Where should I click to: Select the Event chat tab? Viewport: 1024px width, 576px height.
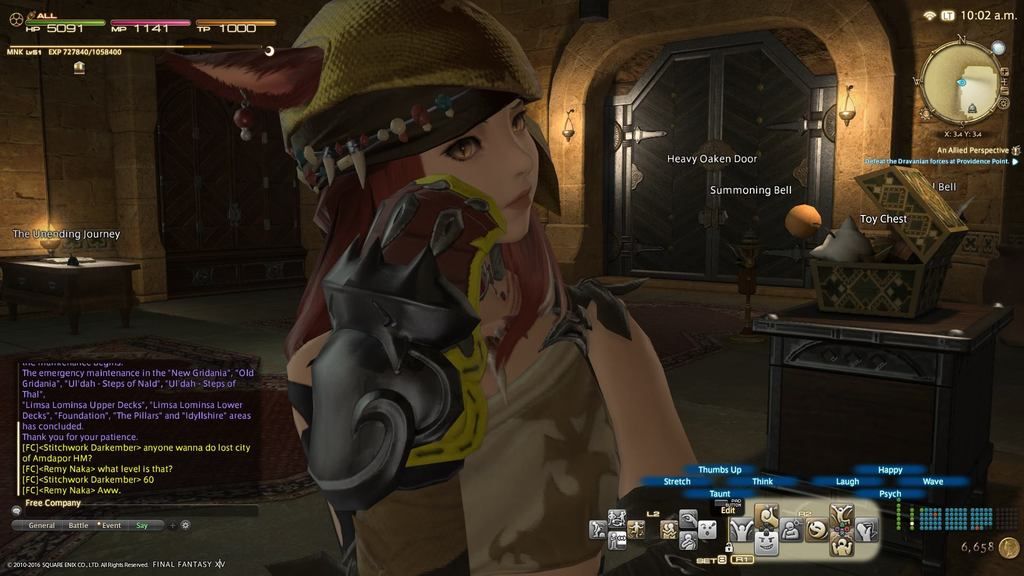(111, 525)
